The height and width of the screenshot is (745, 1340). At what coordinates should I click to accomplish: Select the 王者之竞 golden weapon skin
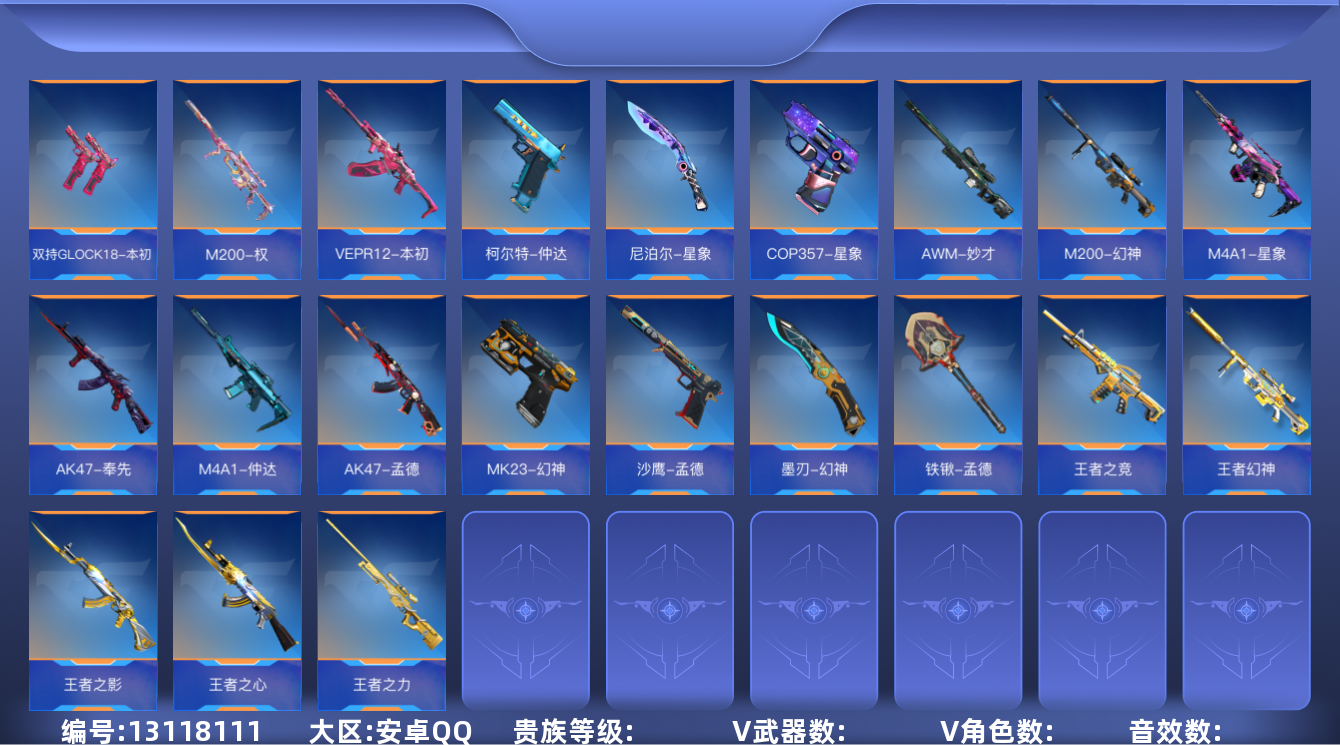(1102, 395)
